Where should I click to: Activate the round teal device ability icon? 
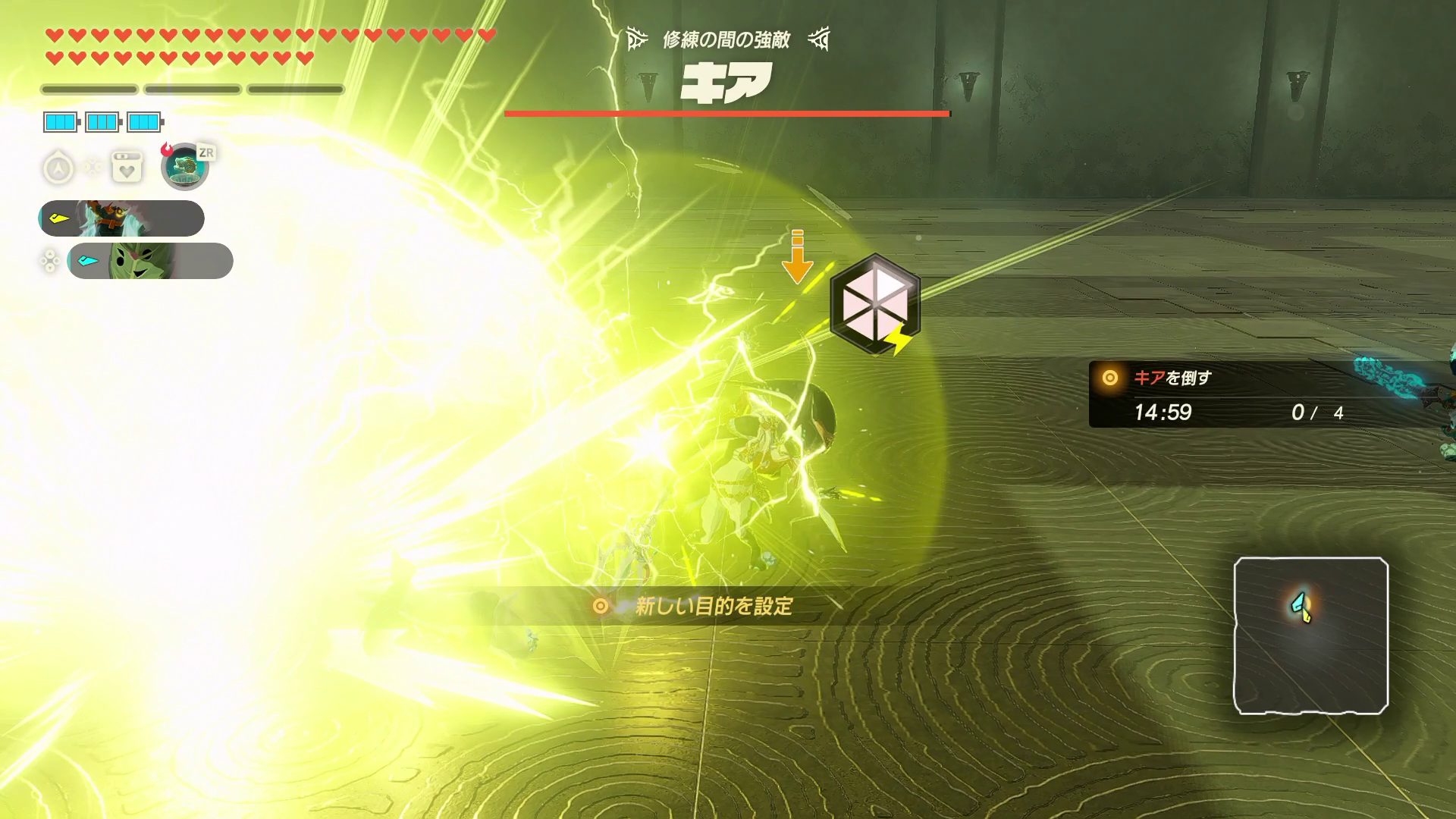tap(184, 167)
